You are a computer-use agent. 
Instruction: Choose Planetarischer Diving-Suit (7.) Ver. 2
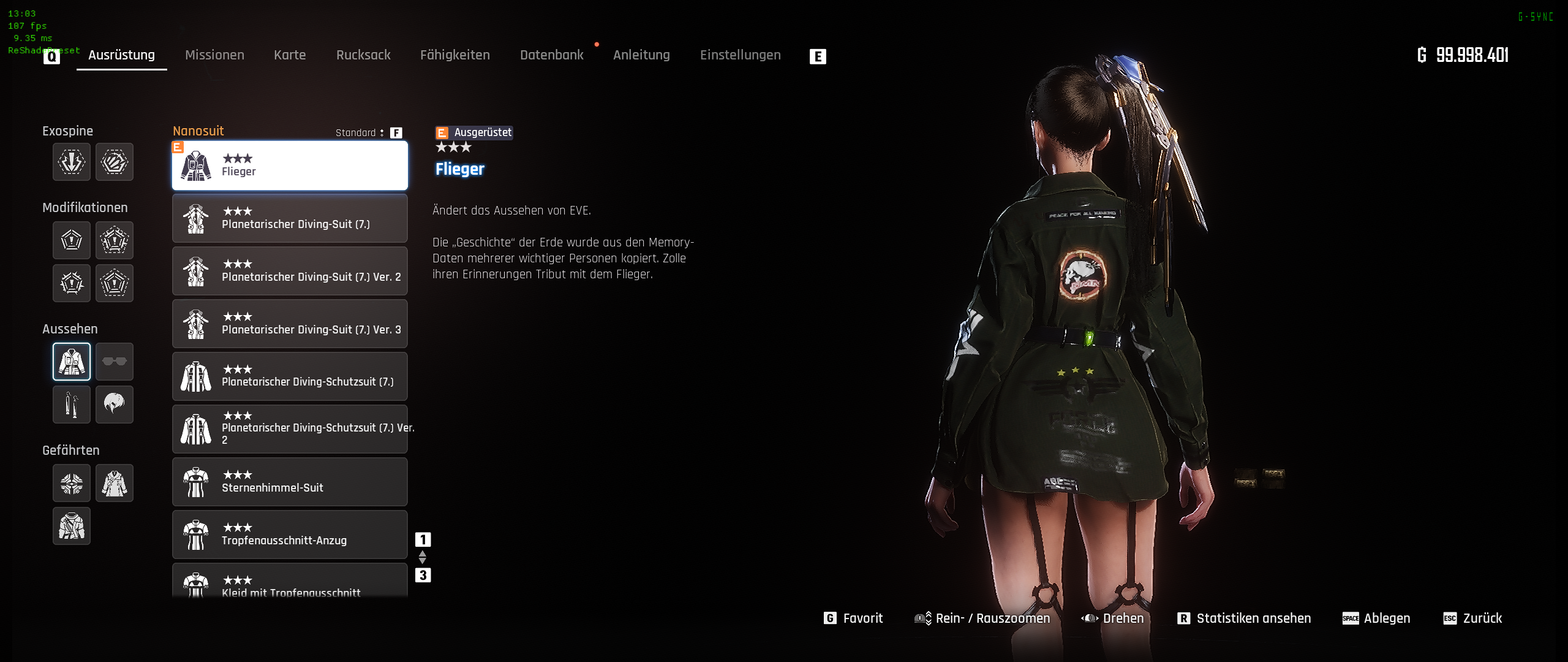click(x=290, y=271)
